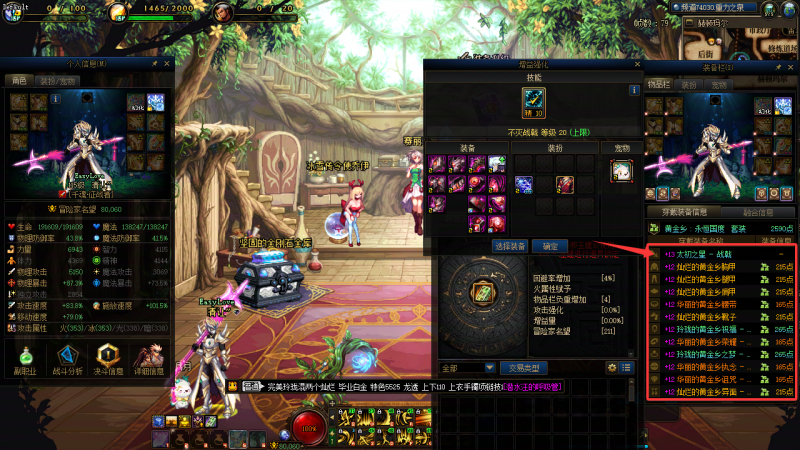This screenshot has height=450, width=800.
Task: Click the skill icon in the 技能 panel
Action: tap(534, 100)
